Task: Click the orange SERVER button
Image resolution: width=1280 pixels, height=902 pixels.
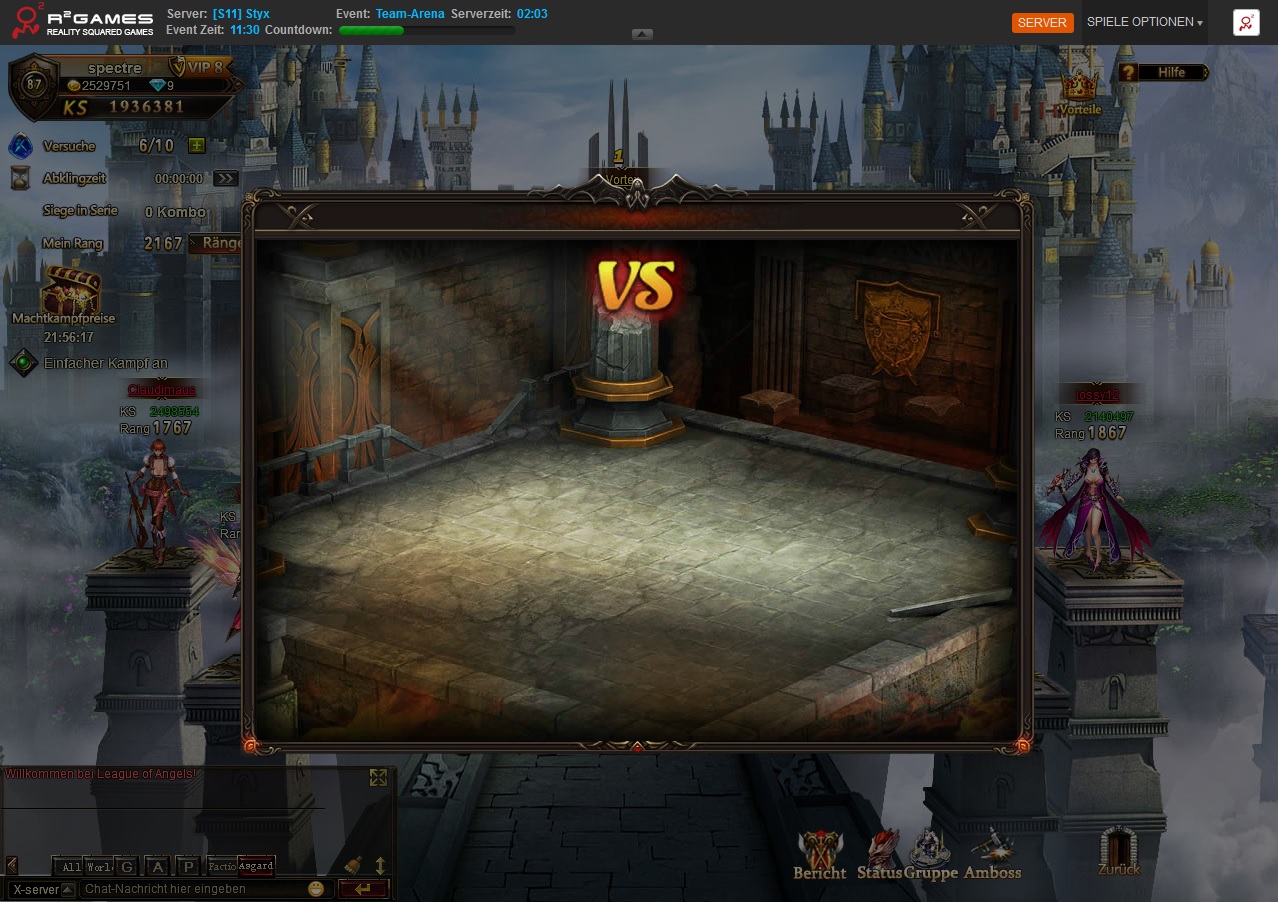Action: [x=1042, y=22]
